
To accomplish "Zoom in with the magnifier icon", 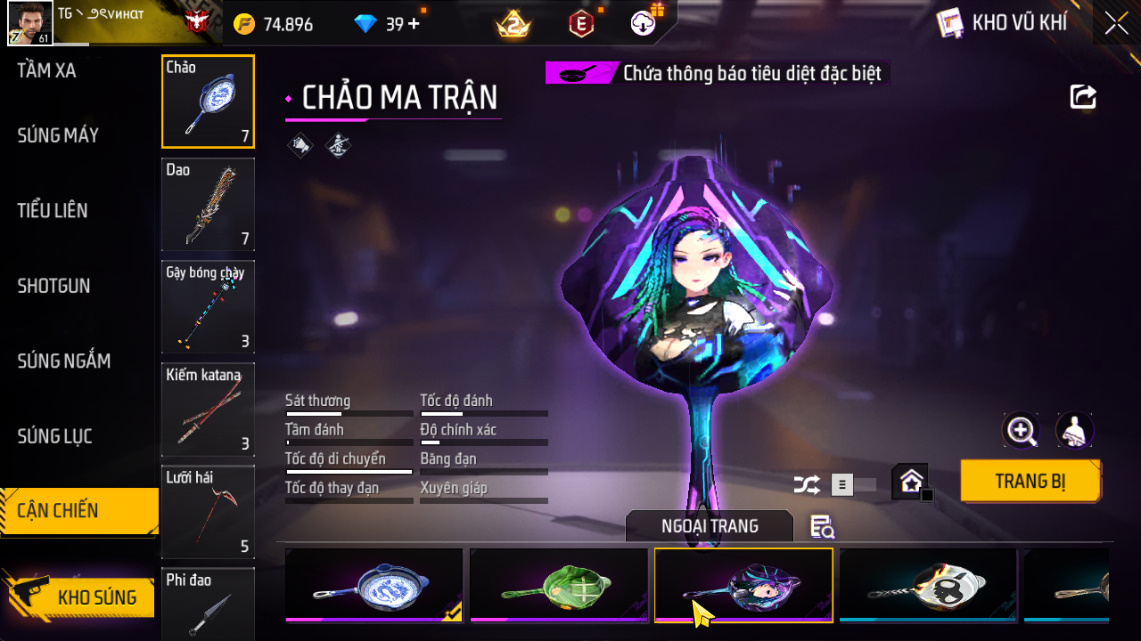I will [1021, 431].
